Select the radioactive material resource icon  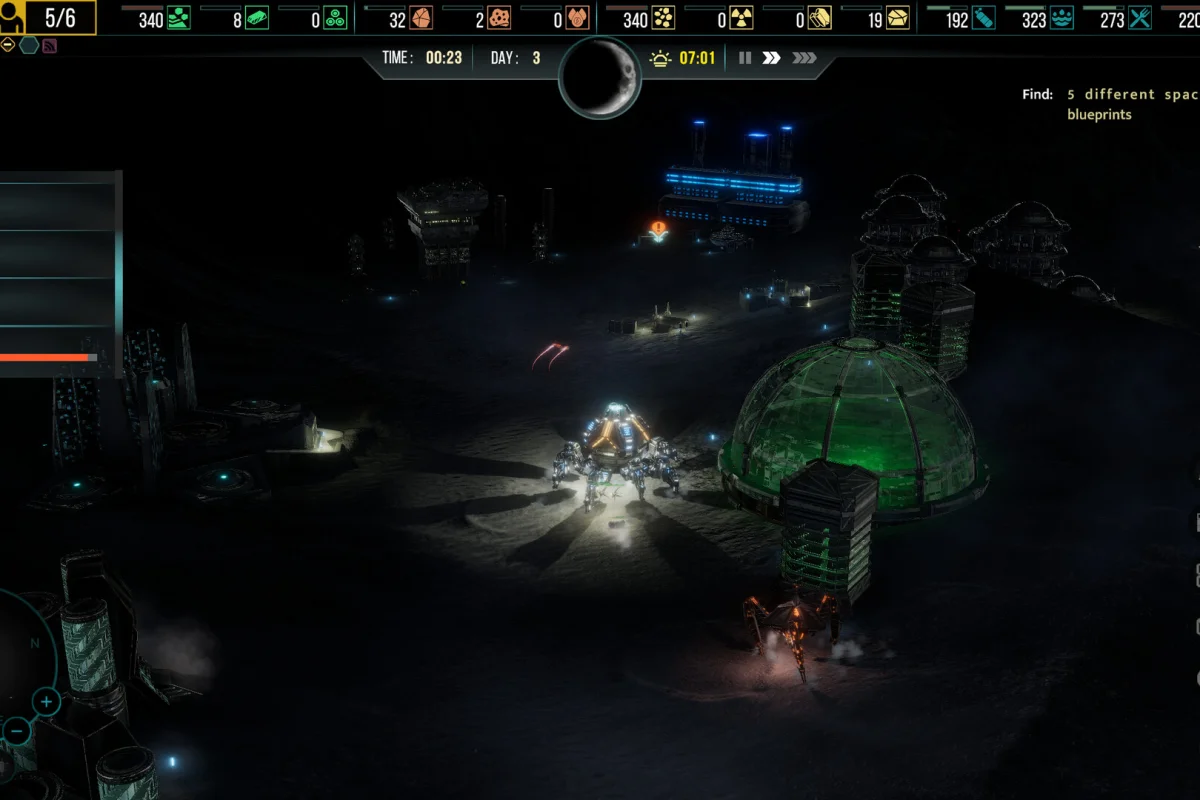[x=741, y=19]
